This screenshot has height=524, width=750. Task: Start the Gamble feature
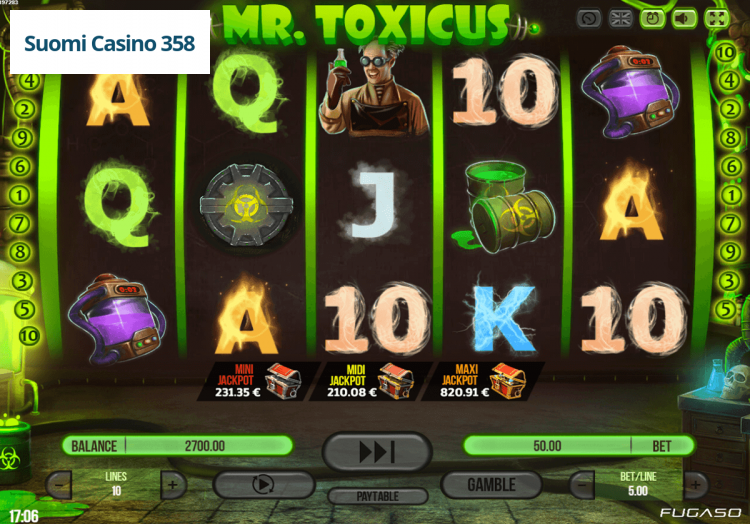click(x=491, y=485)
